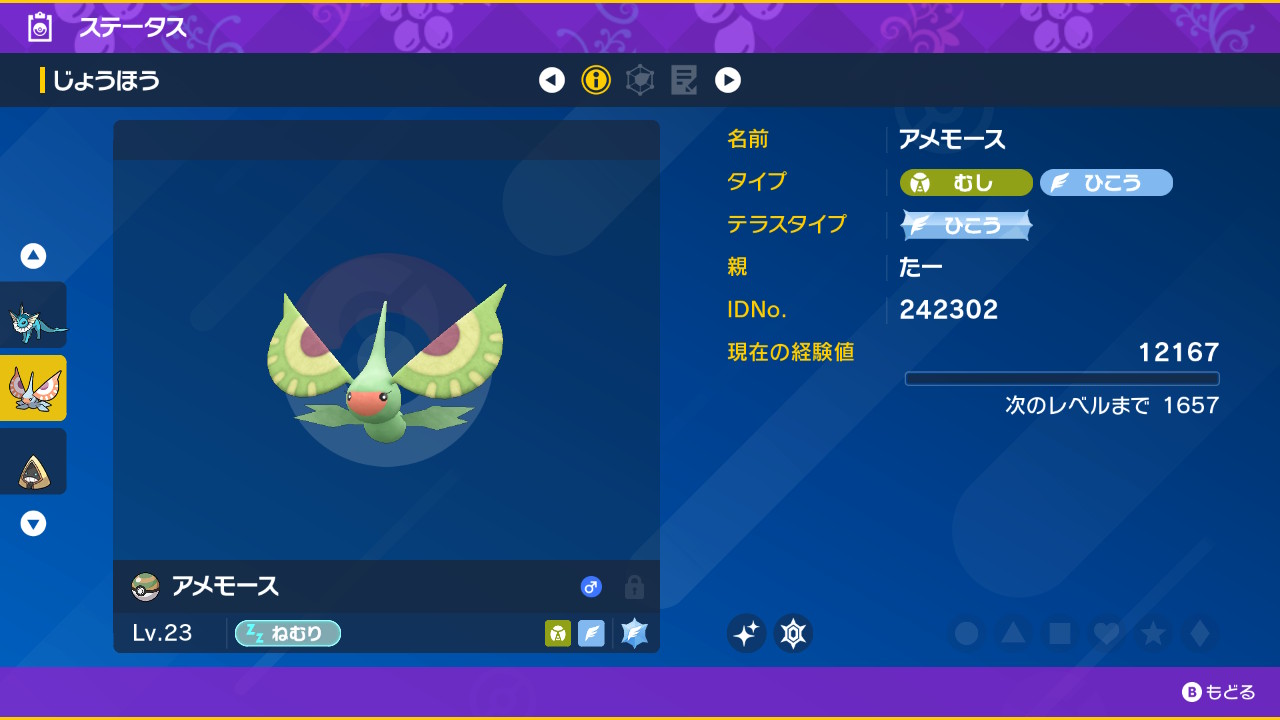1280x720 pixels.
Task: Click the up arrow above the party list
Action: pyautogui.click(x=33, y=255)
